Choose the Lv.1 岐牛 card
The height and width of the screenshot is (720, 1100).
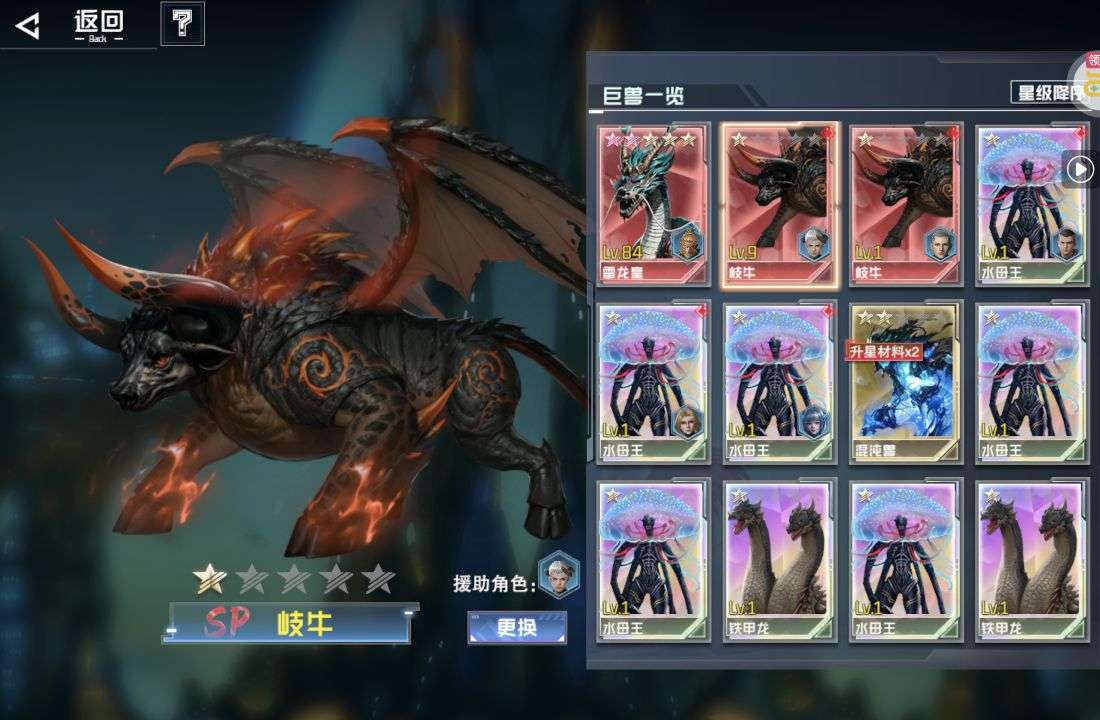pos(906,206)
